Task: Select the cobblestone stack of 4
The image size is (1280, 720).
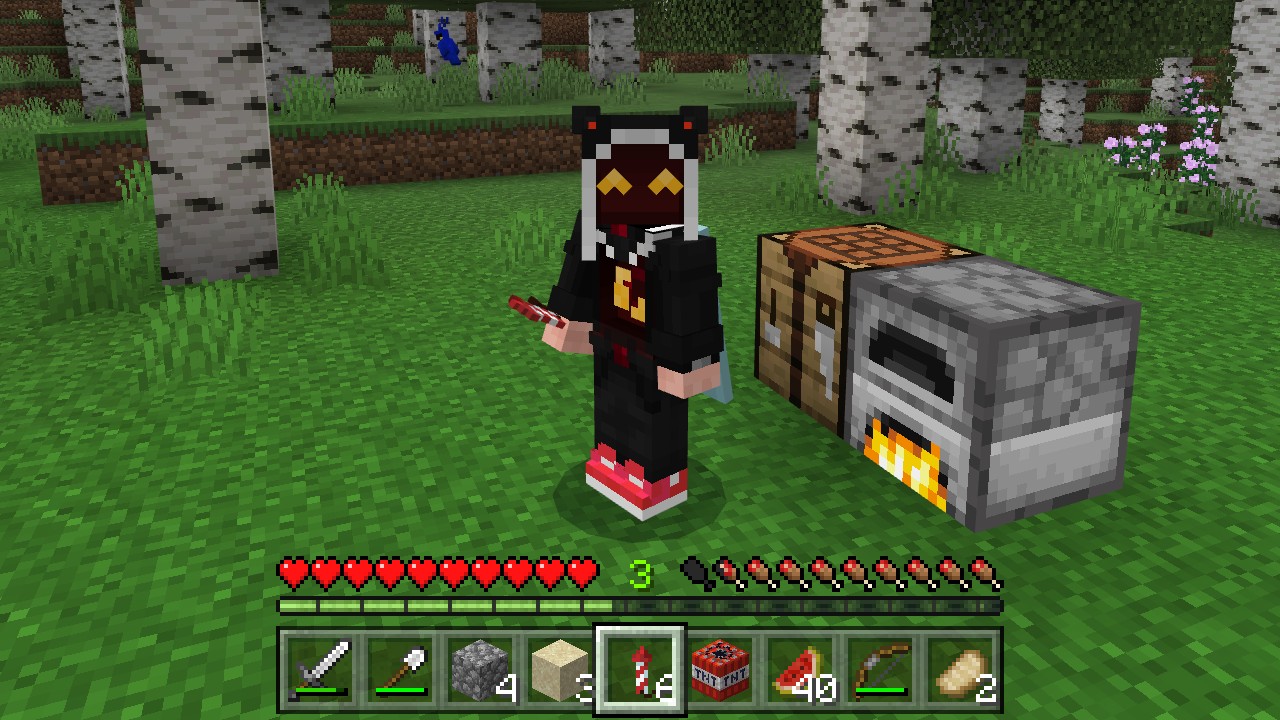Action: pos(480,668)
